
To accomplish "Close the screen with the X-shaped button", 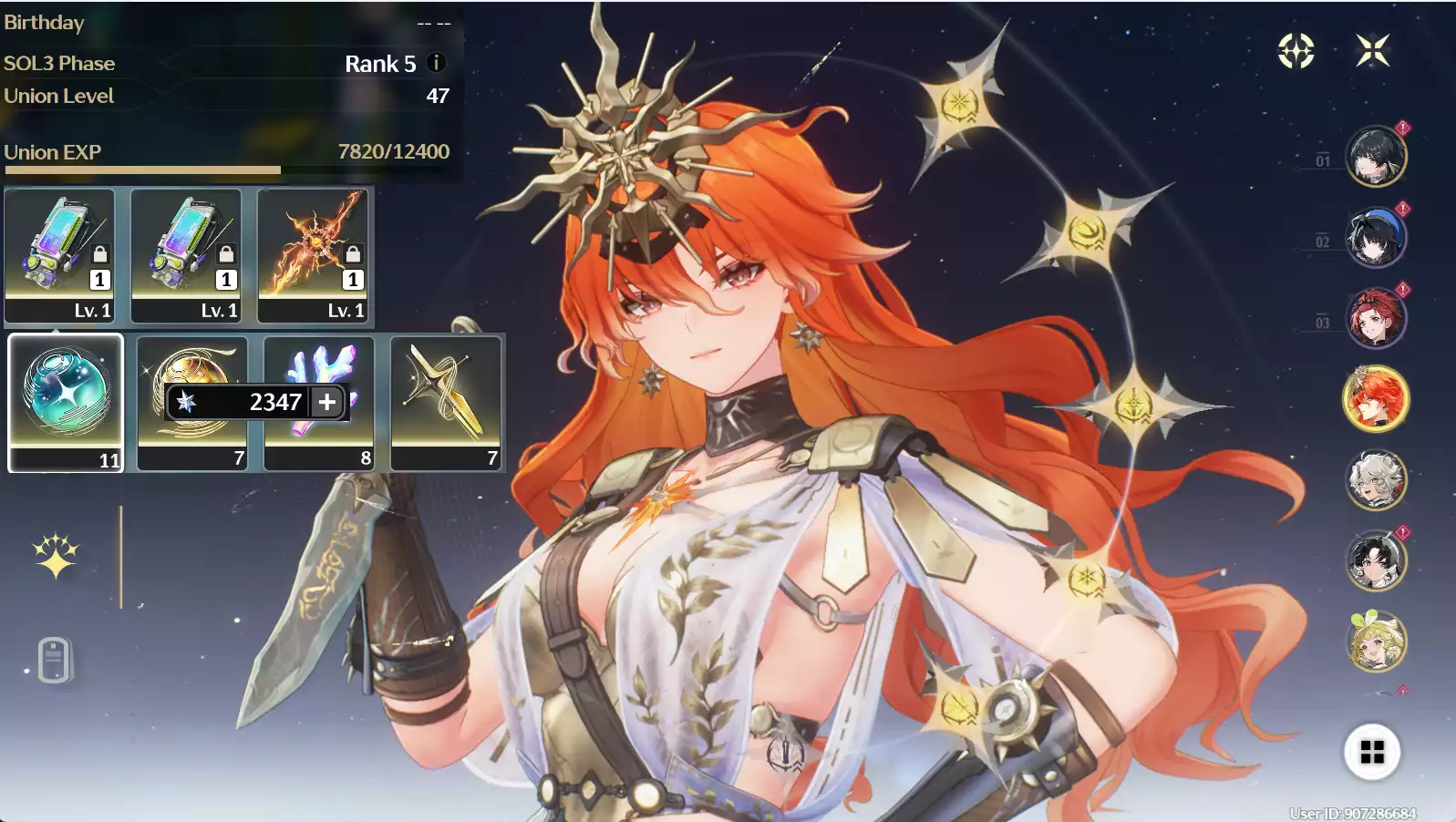I will pyautogui.click(x=1372, y=51).
